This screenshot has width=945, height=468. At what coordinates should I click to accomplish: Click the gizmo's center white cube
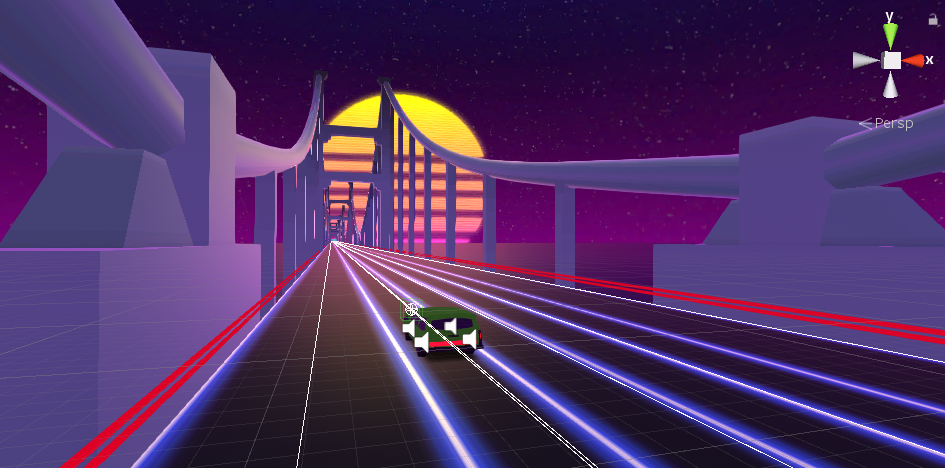891,61
